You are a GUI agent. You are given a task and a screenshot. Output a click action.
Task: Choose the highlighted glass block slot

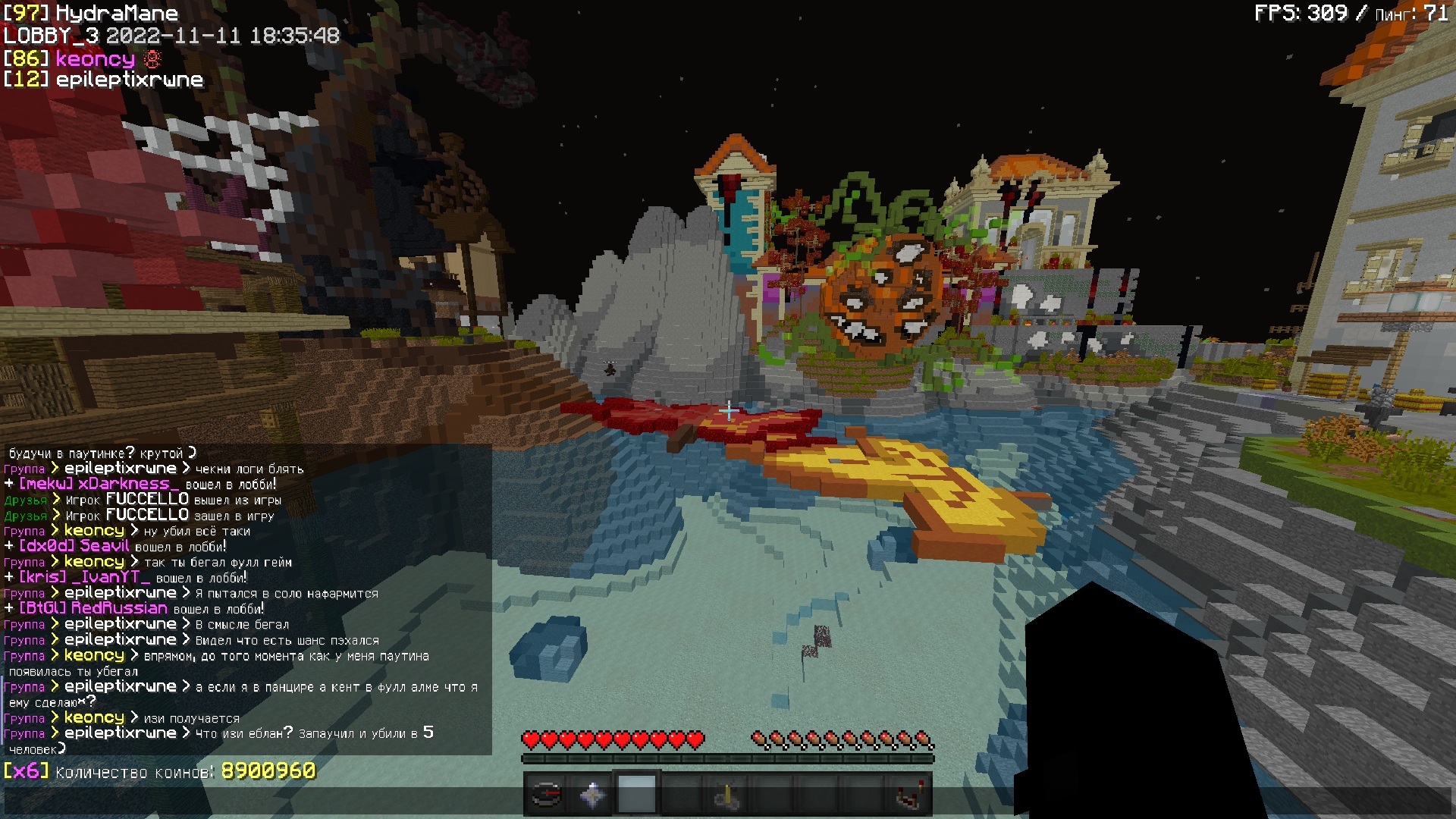click(x=637, y=795)
